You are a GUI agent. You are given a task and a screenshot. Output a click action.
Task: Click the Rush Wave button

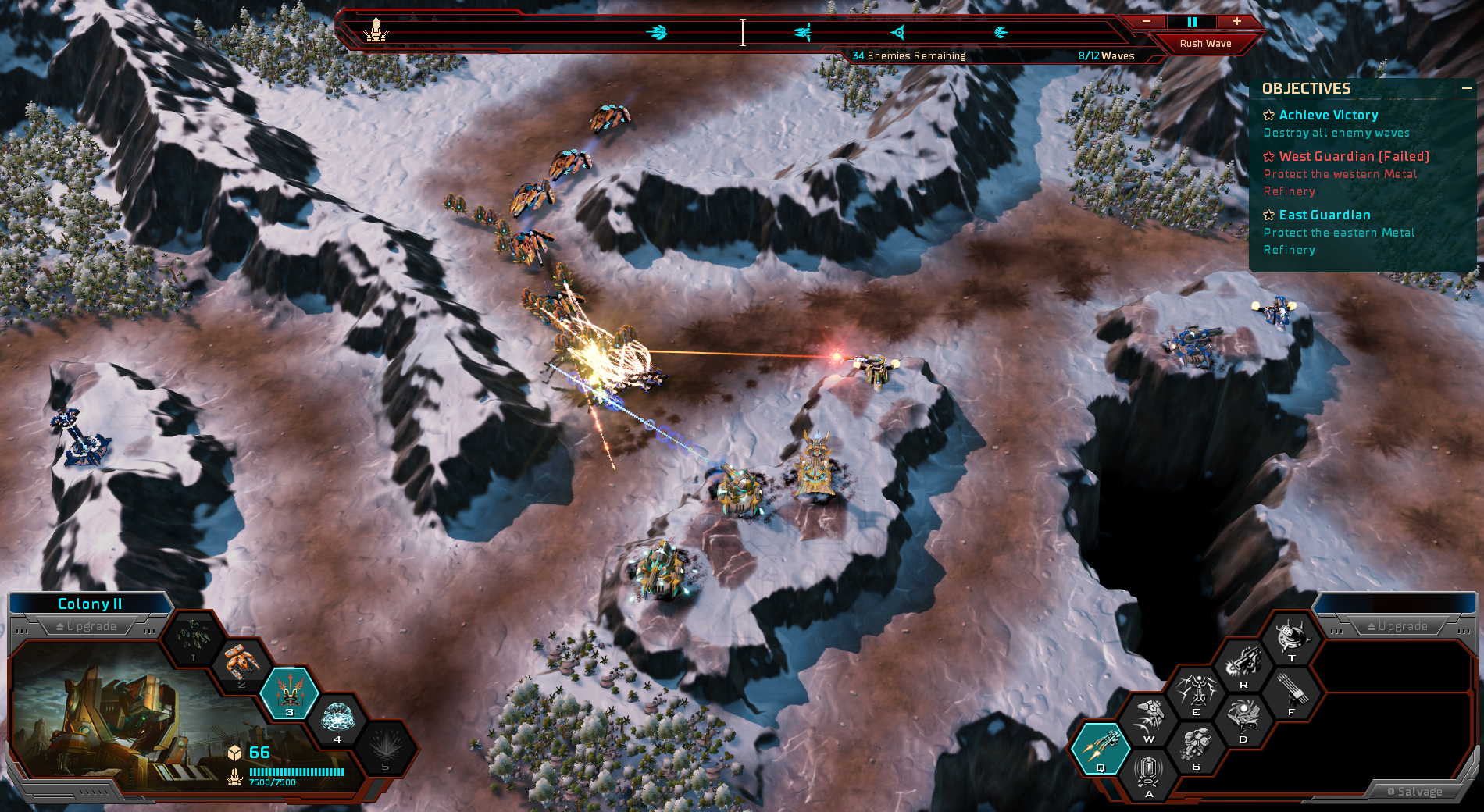pos(1205,44)
